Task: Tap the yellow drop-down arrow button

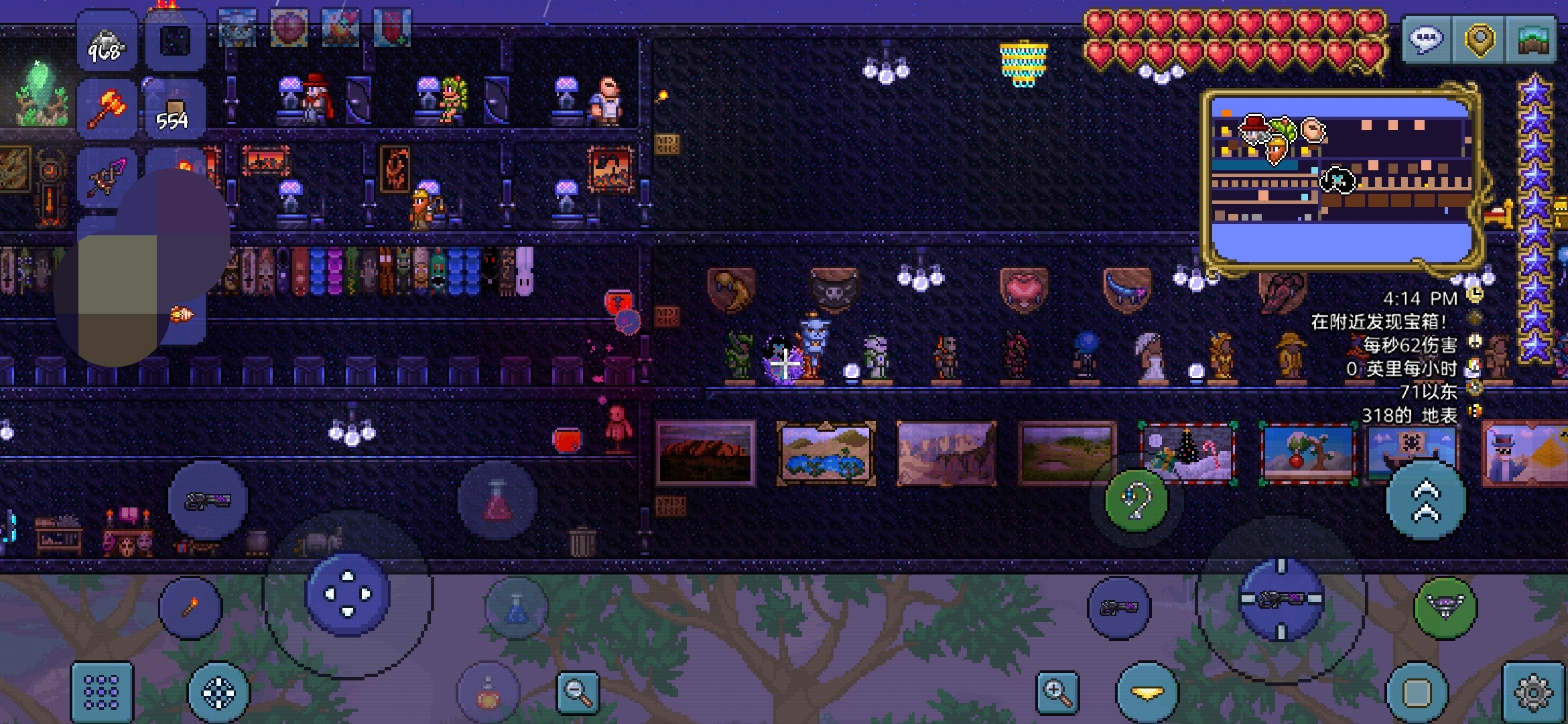Action: coord(1147,692)
